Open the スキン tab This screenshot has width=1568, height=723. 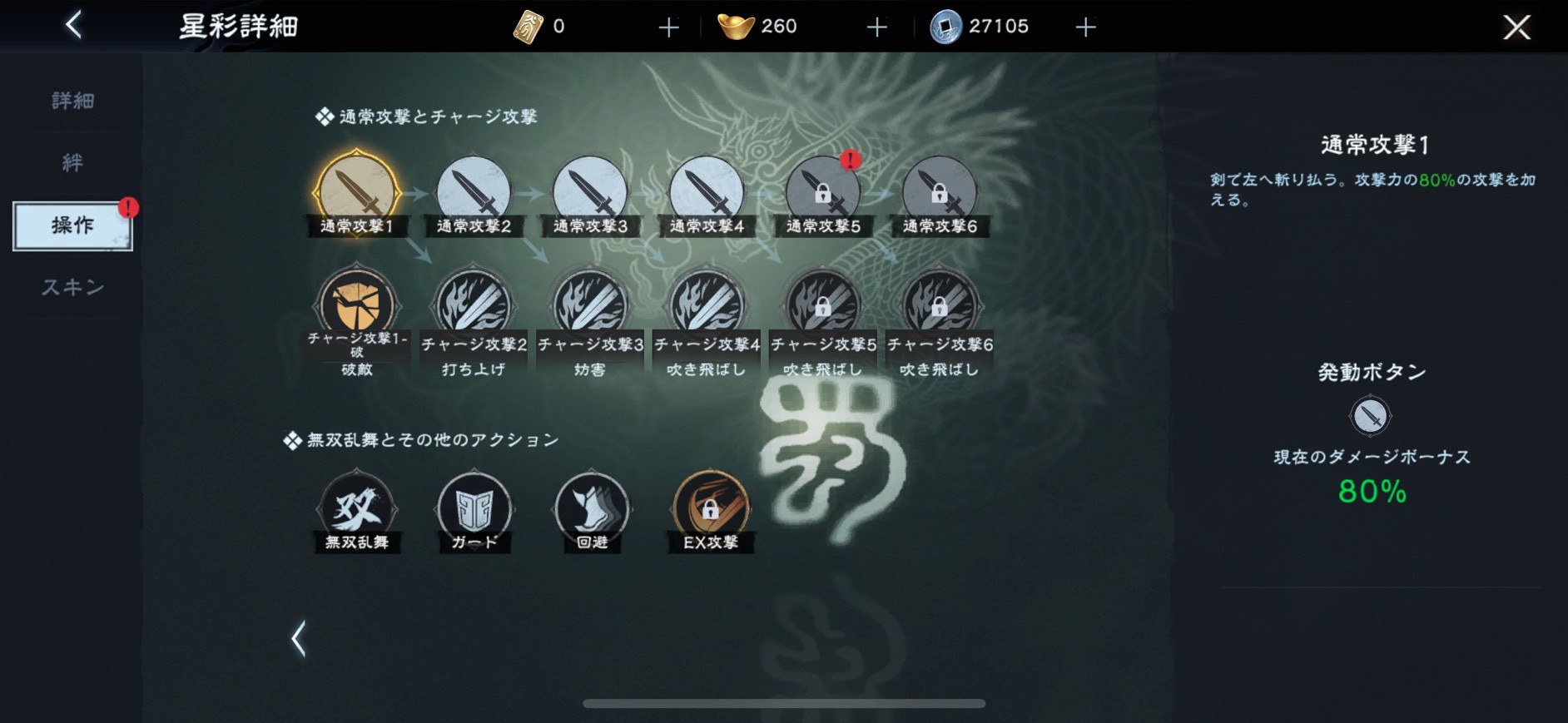click(73, 287)
